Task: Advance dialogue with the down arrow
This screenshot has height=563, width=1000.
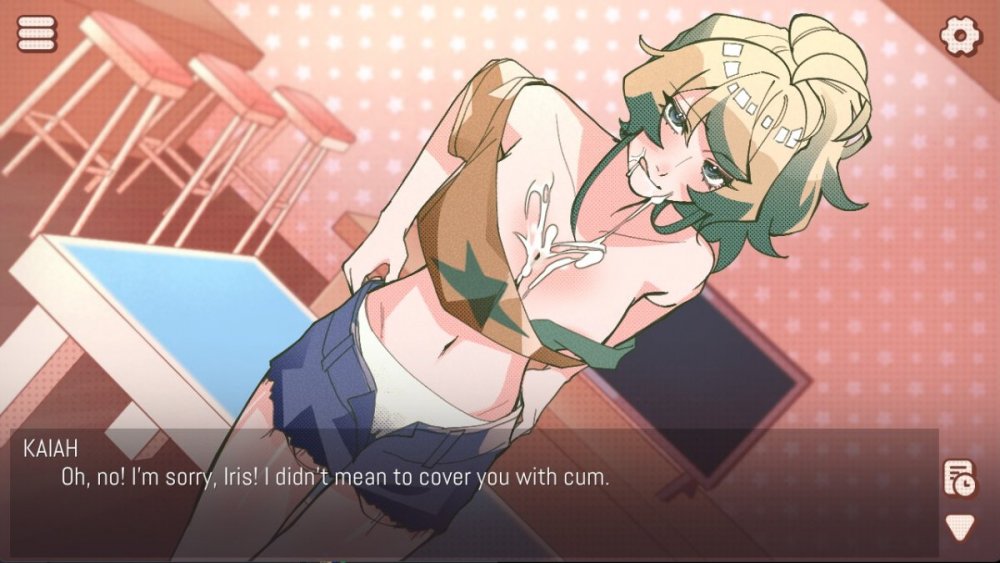Action: (x=960, y=527)
